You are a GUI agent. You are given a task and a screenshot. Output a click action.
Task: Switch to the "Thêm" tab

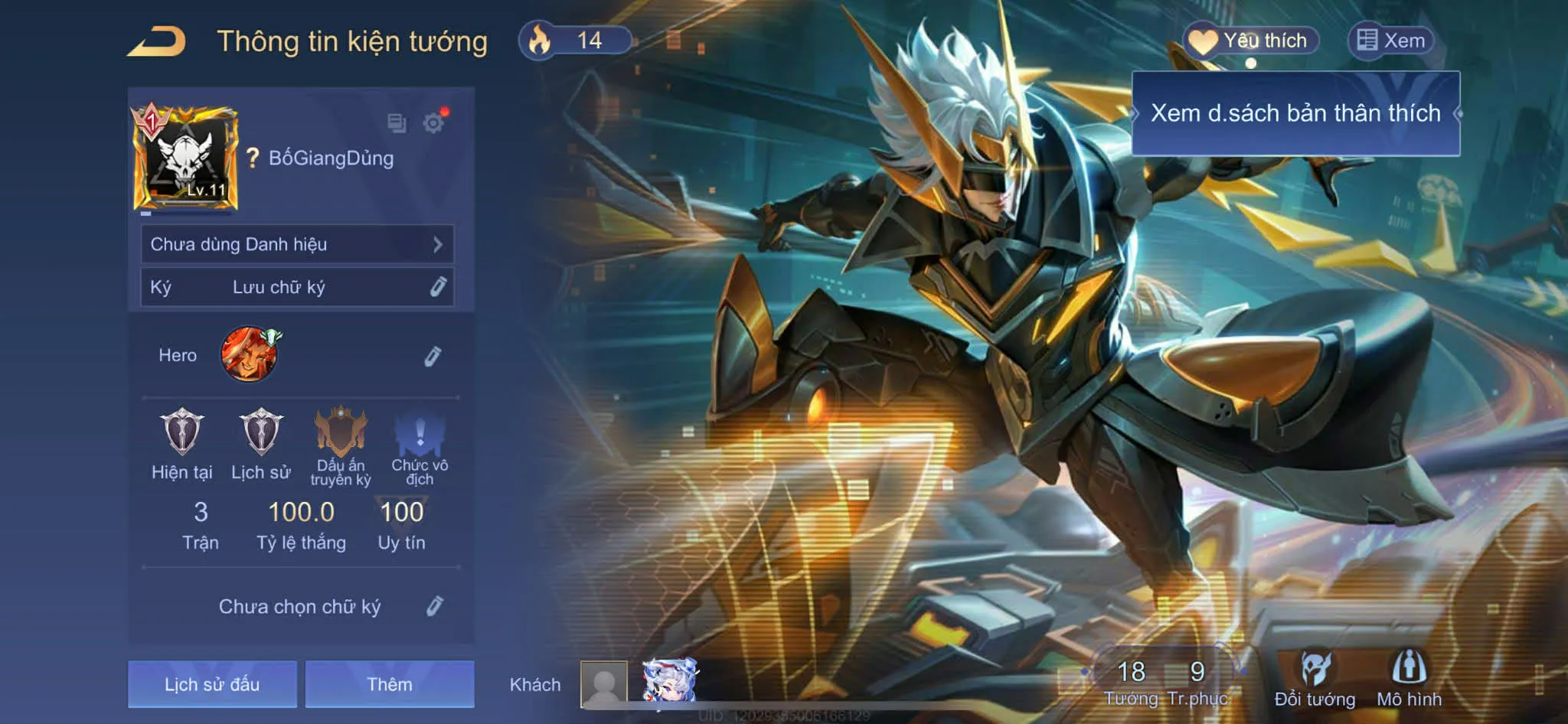coord(390,685)
